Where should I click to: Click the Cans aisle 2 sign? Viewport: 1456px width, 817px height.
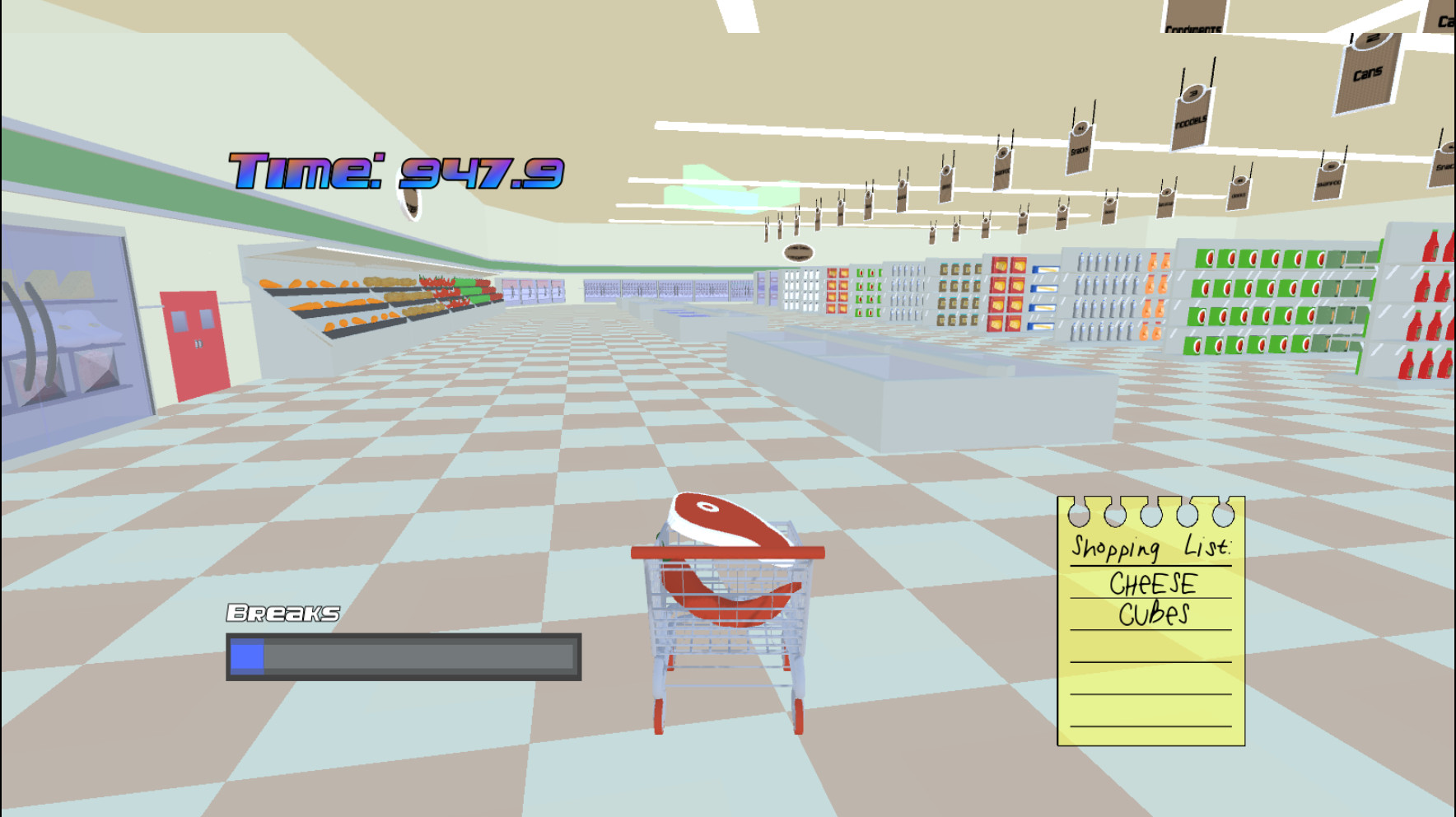click(1365, 74)
